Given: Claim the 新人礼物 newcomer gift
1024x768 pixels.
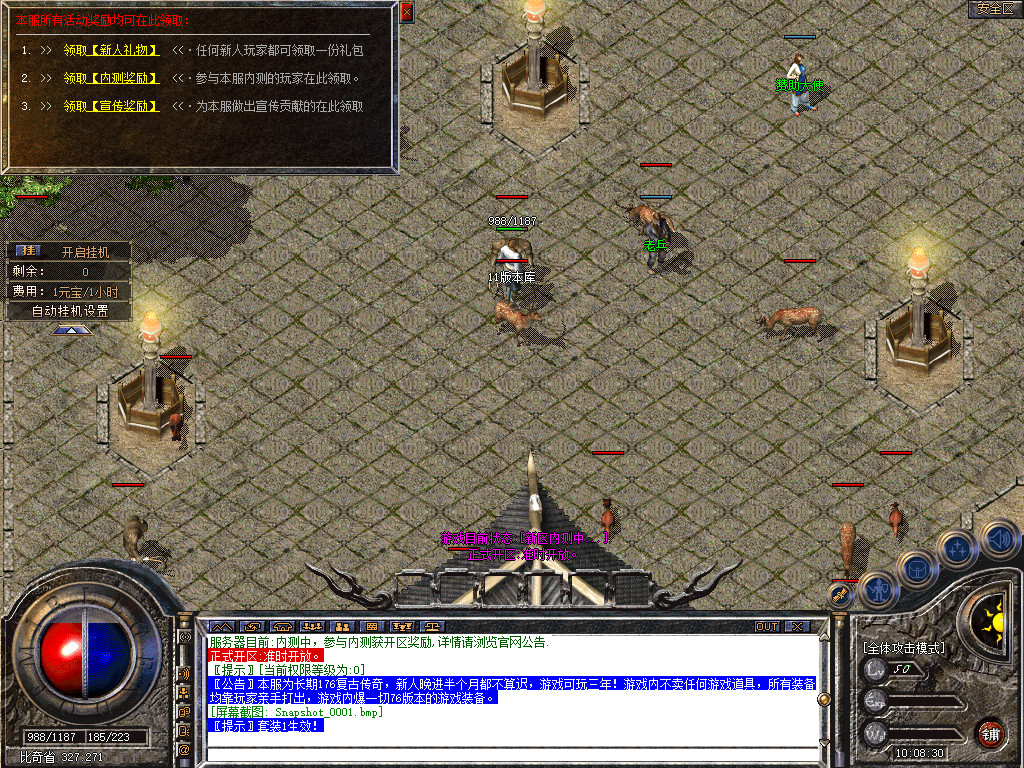Looking at the screenshot, I should coord(111,49).
